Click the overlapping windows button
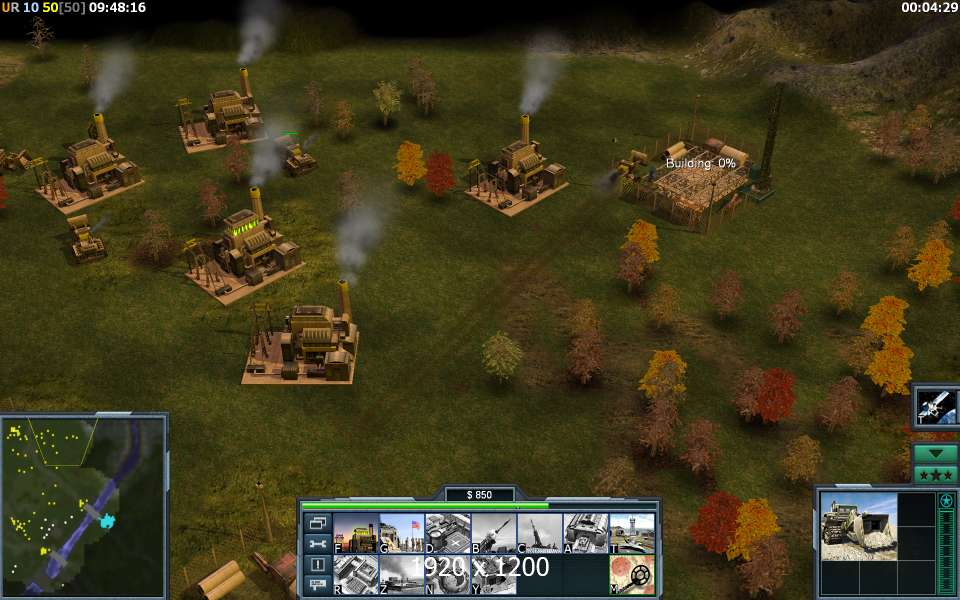Viewport: 960px width, 600px height. 318,523
